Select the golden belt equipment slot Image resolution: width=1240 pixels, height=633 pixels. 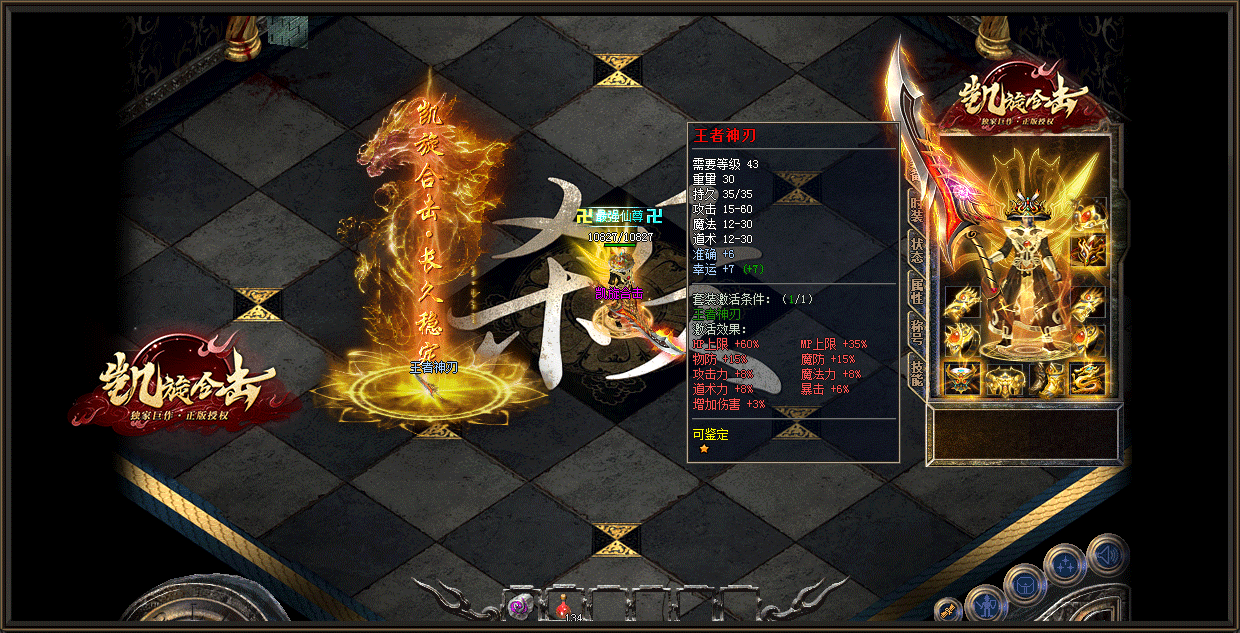[x=1003, y=378]
